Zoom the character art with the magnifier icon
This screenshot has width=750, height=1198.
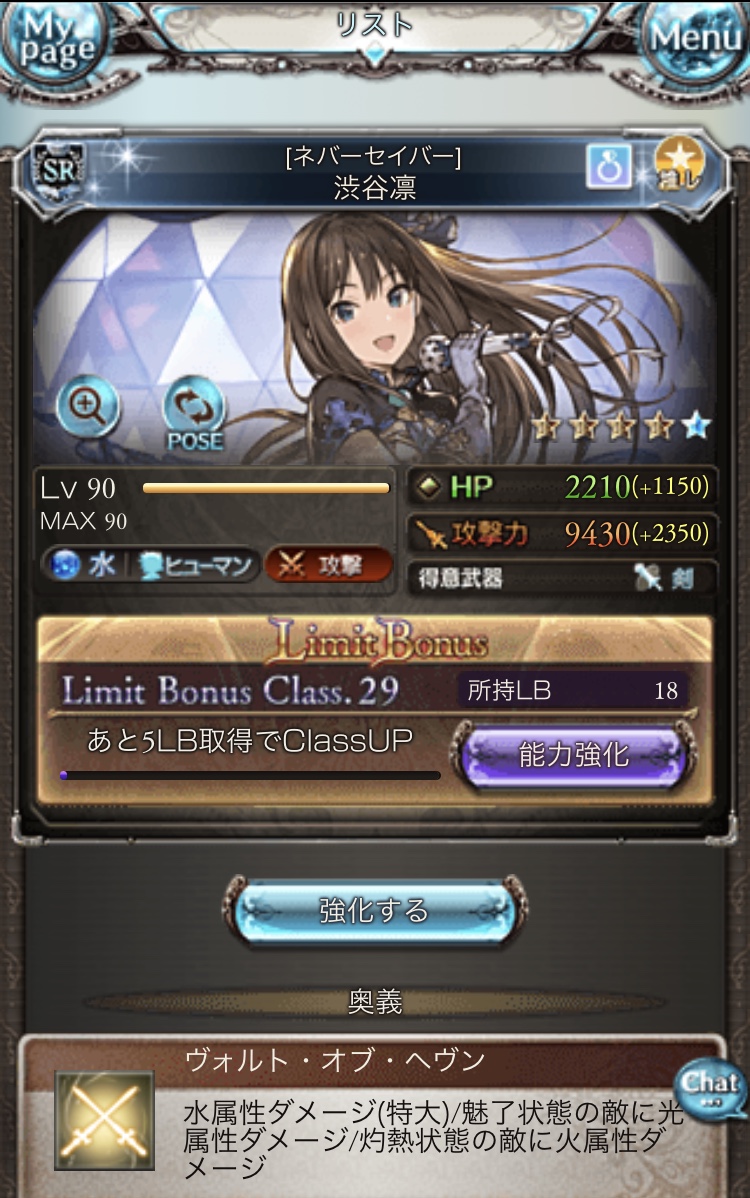(x=88, y=407)
